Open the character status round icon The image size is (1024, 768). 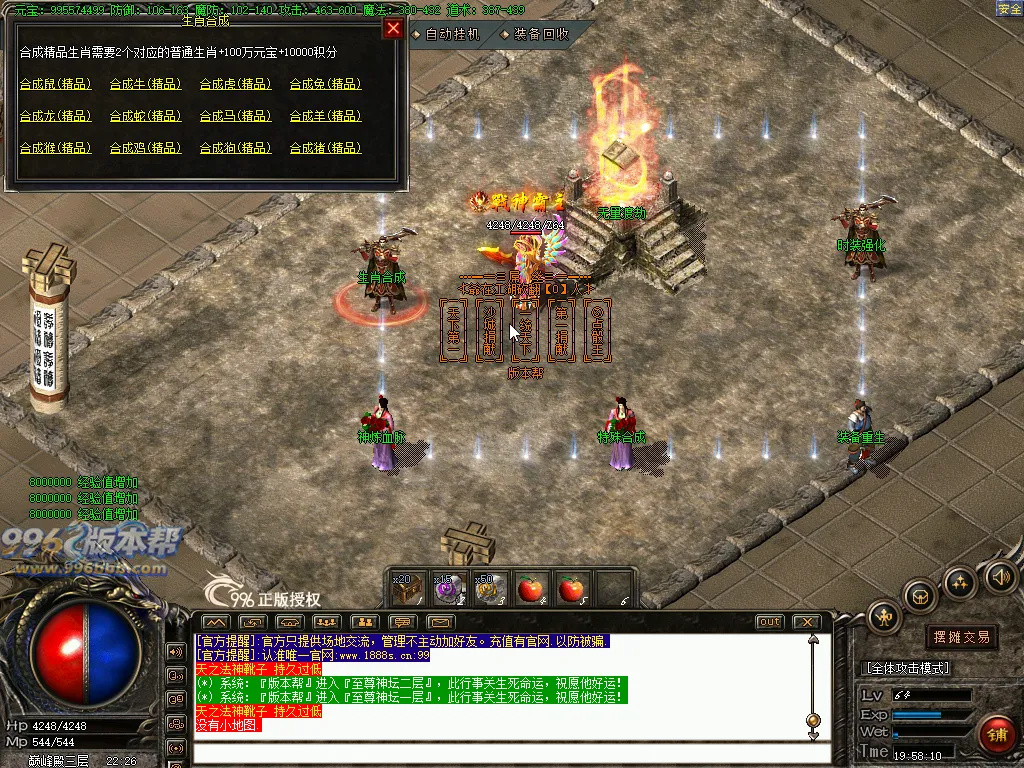(x=885, y=616)
